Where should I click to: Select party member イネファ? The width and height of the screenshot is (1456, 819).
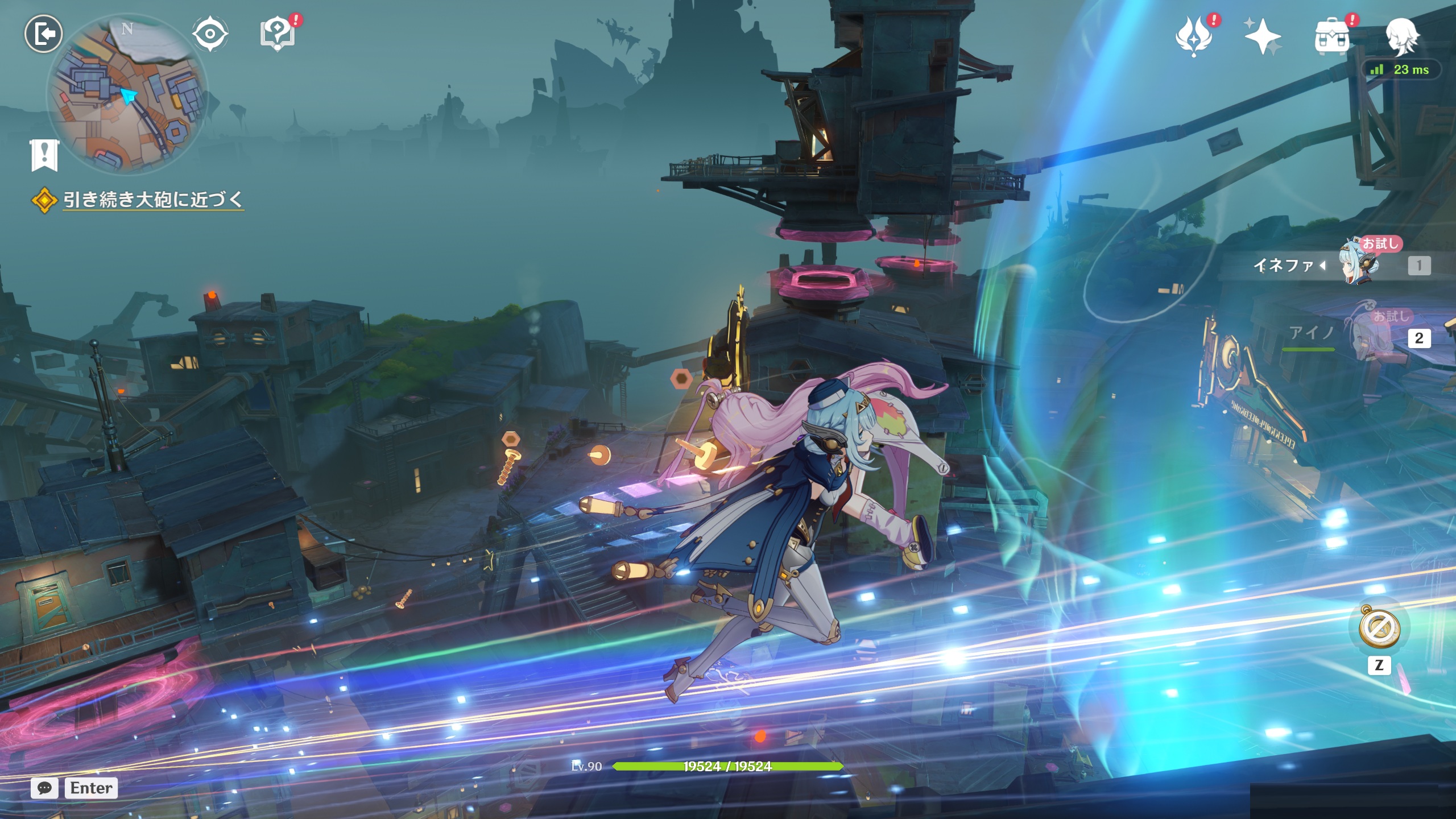point(1359,265)
